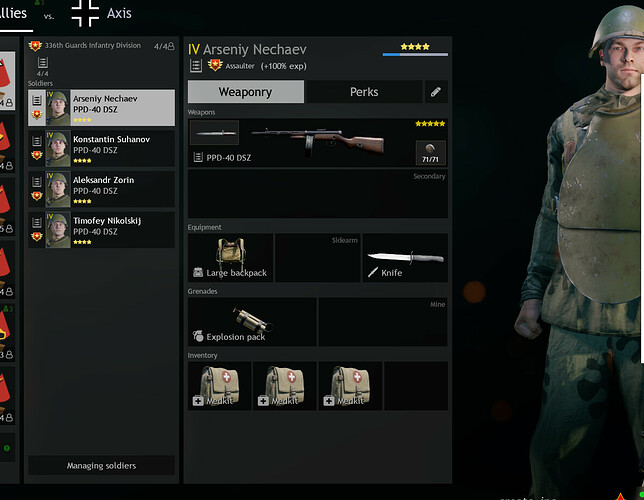
Task: Open the empty Mine slot
Action: tap(382, 322)
